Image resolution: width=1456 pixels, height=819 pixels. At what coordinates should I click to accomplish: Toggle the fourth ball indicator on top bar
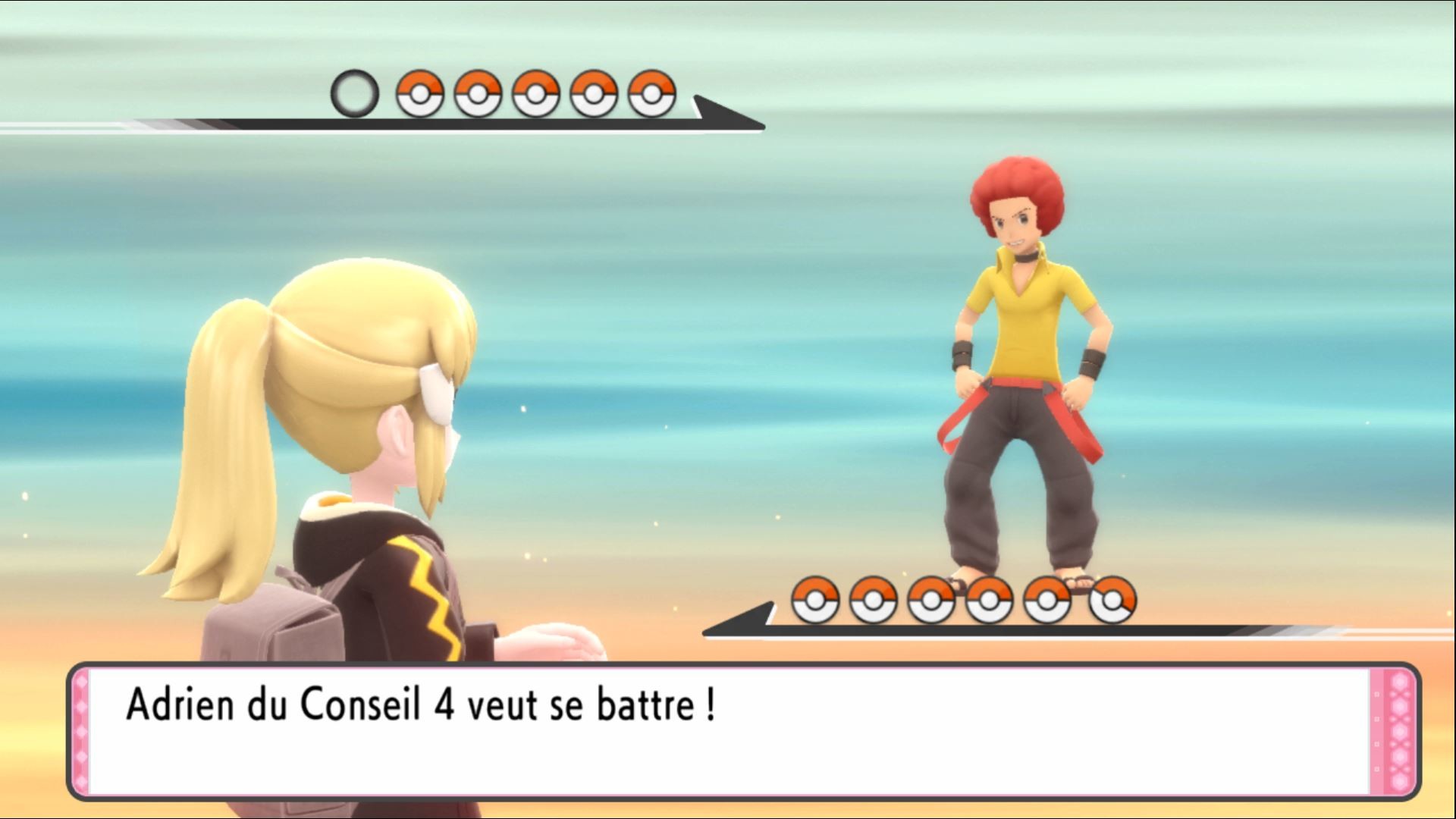coord(594,93)
